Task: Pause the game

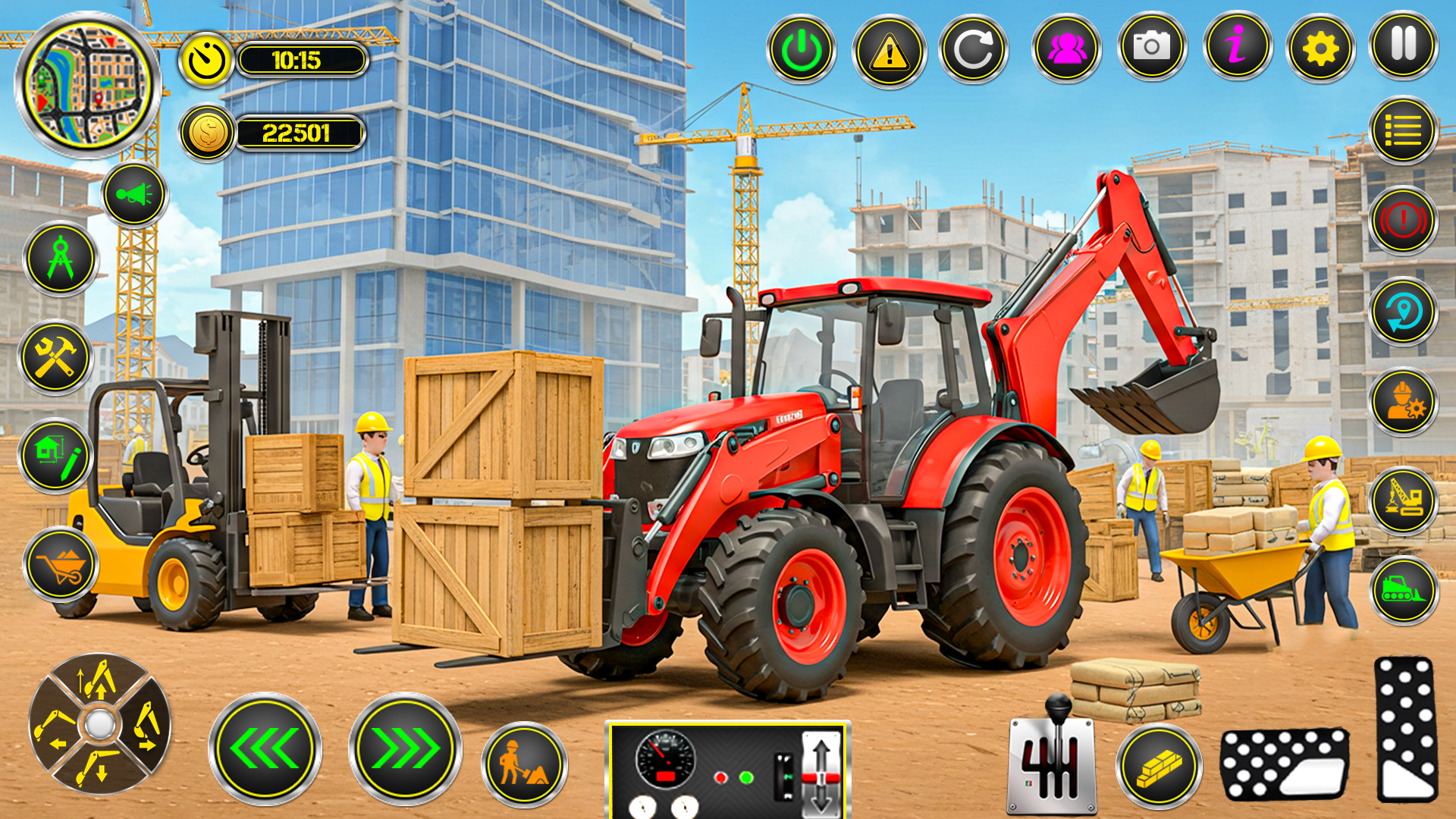Action: 1404,49
